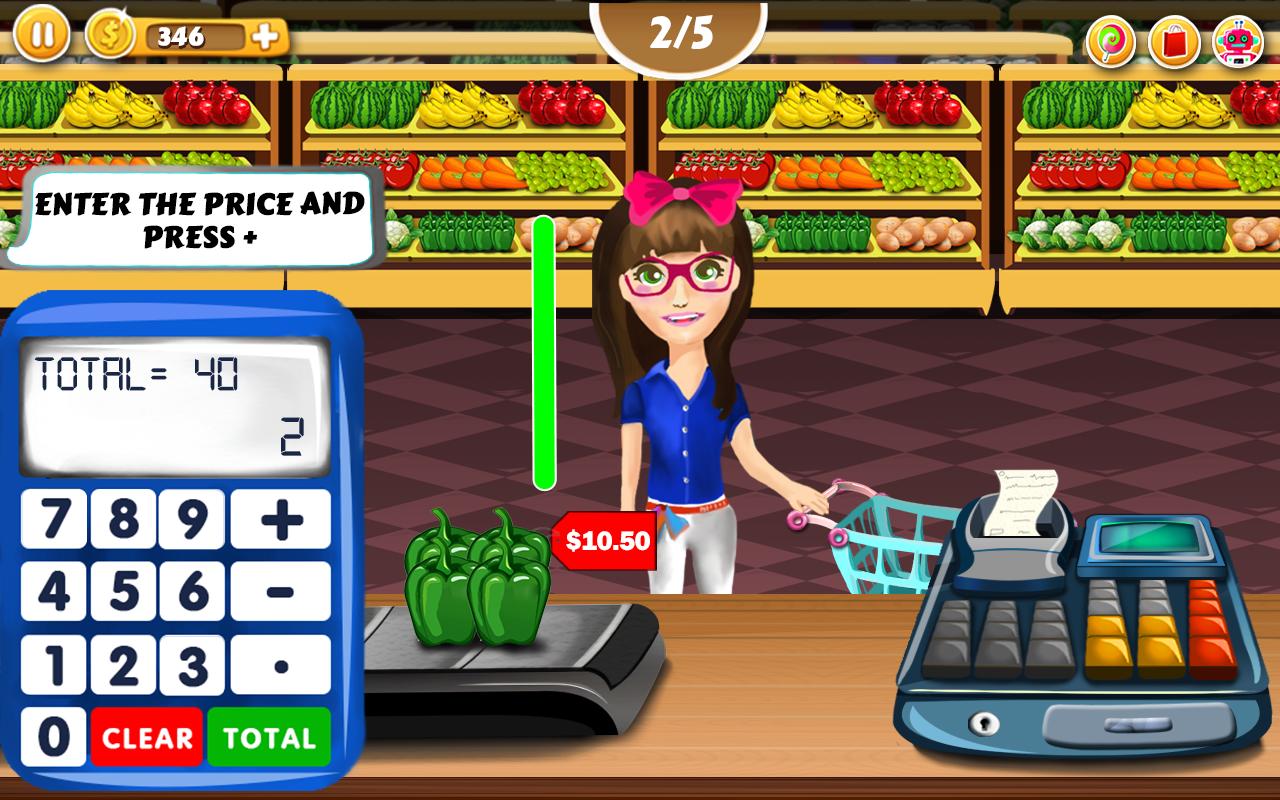Viewport: 1280px width, 800px height.
Task: Add the price with the + key
Action: (281, 519)
